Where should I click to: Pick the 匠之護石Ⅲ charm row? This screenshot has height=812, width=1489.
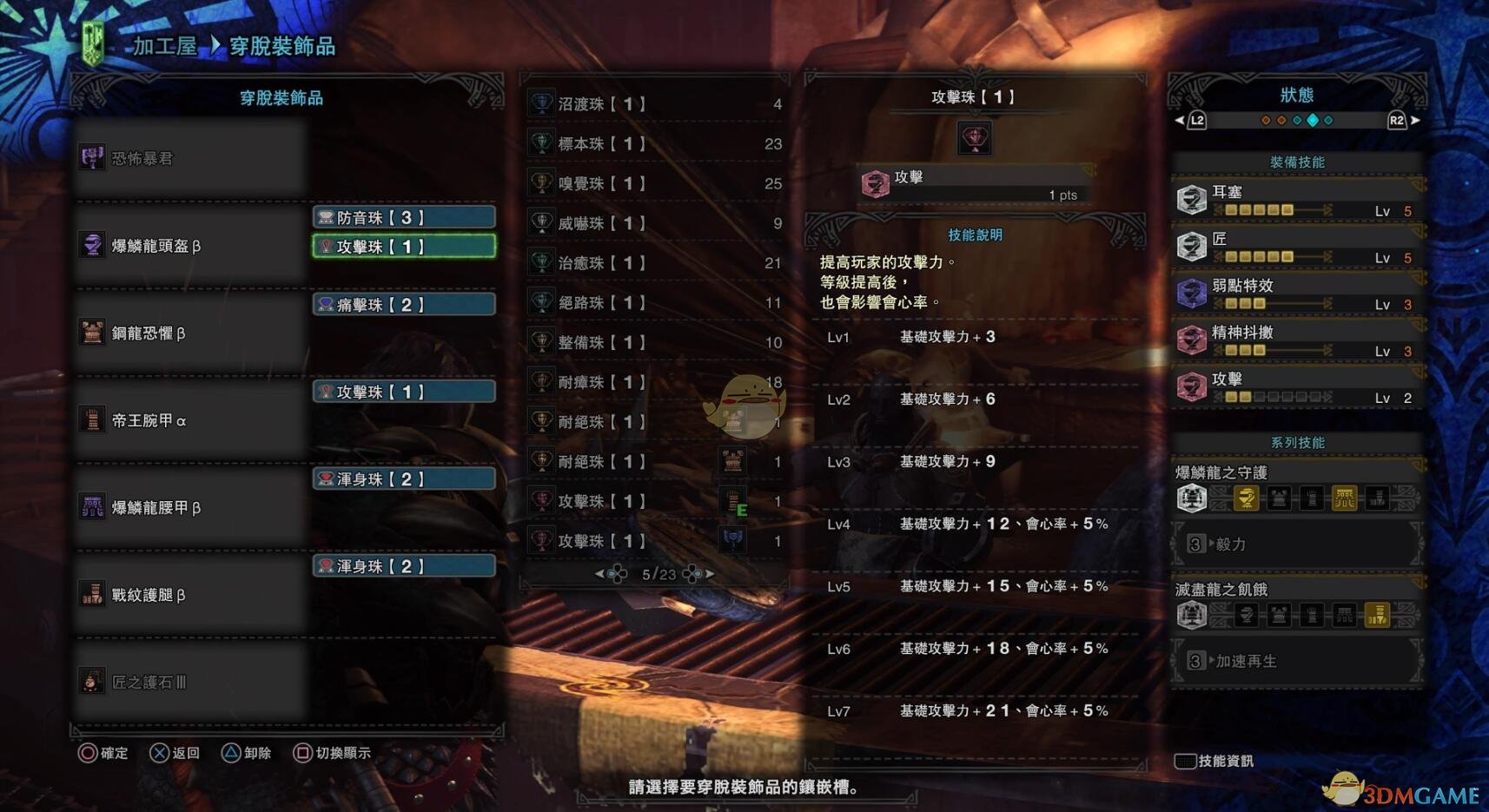(191, 682)
